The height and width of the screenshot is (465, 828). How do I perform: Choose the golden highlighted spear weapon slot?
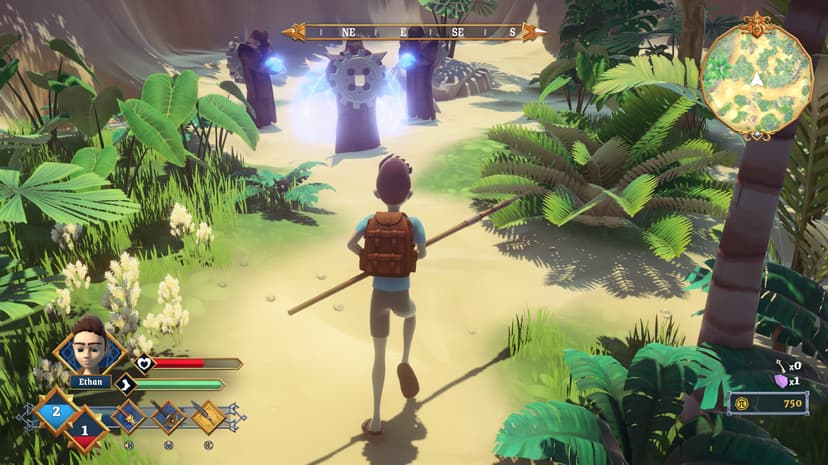pos(208,416)
